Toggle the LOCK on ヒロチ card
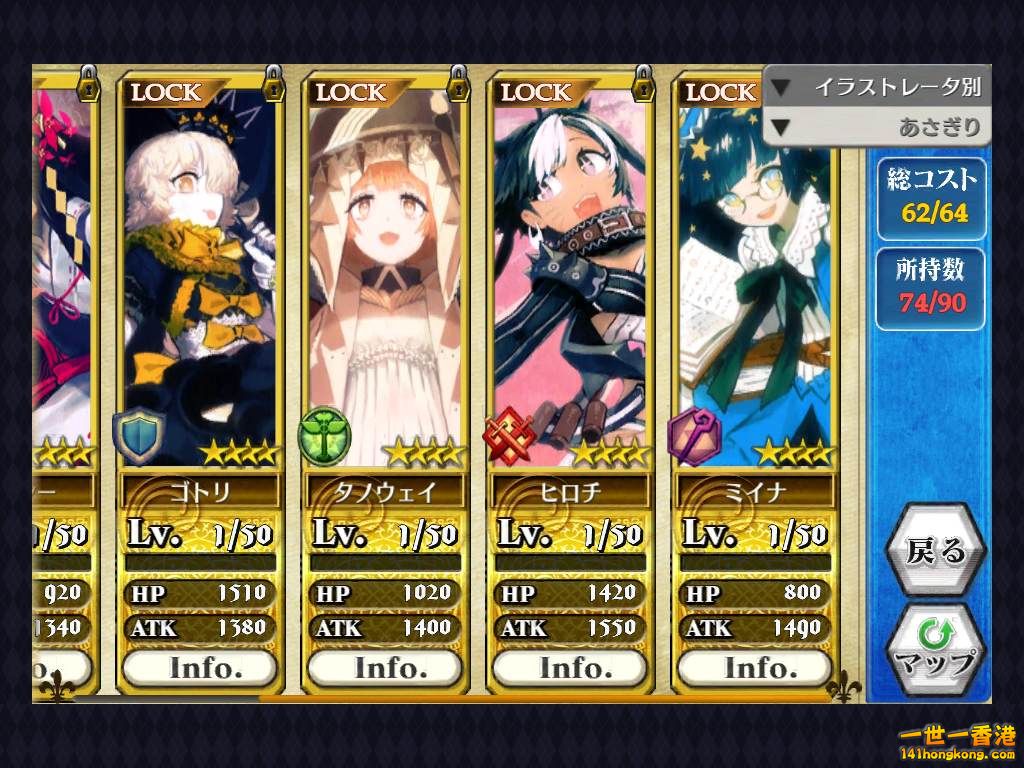 tap(536, 92)
